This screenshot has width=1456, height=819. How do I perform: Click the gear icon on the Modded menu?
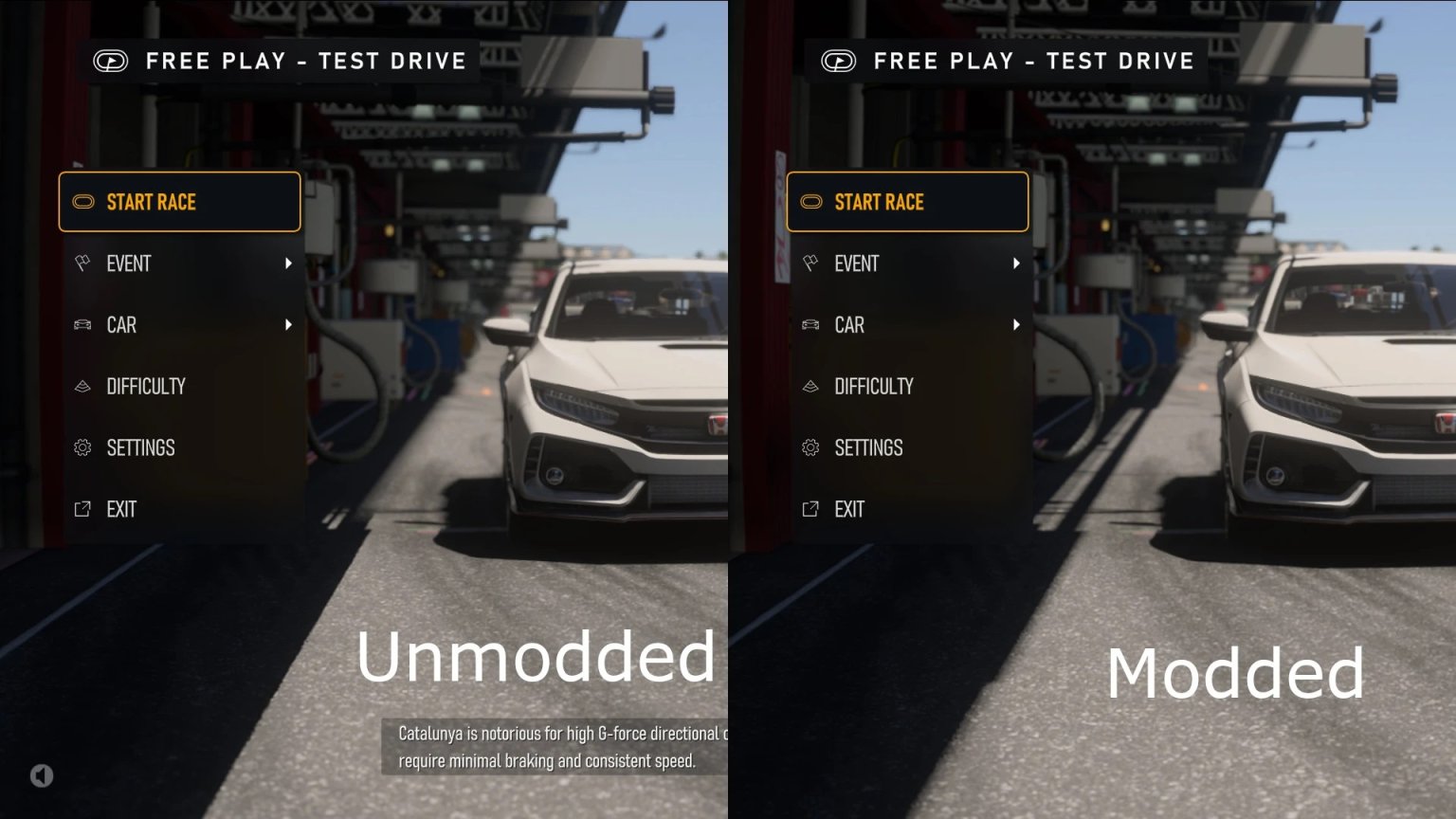(810, 447)
